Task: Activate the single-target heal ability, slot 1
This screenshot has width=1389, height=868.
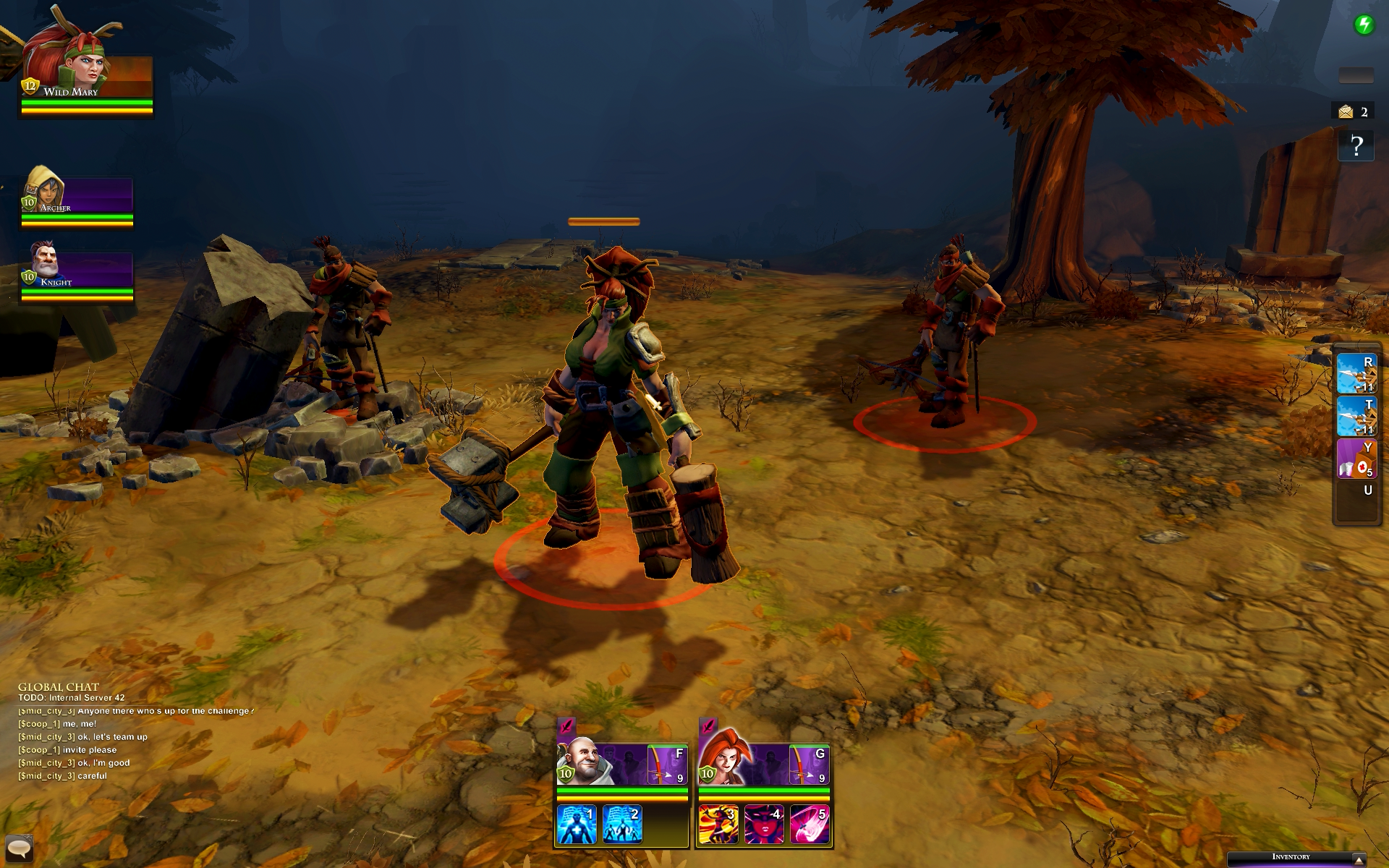Action: 577,825
